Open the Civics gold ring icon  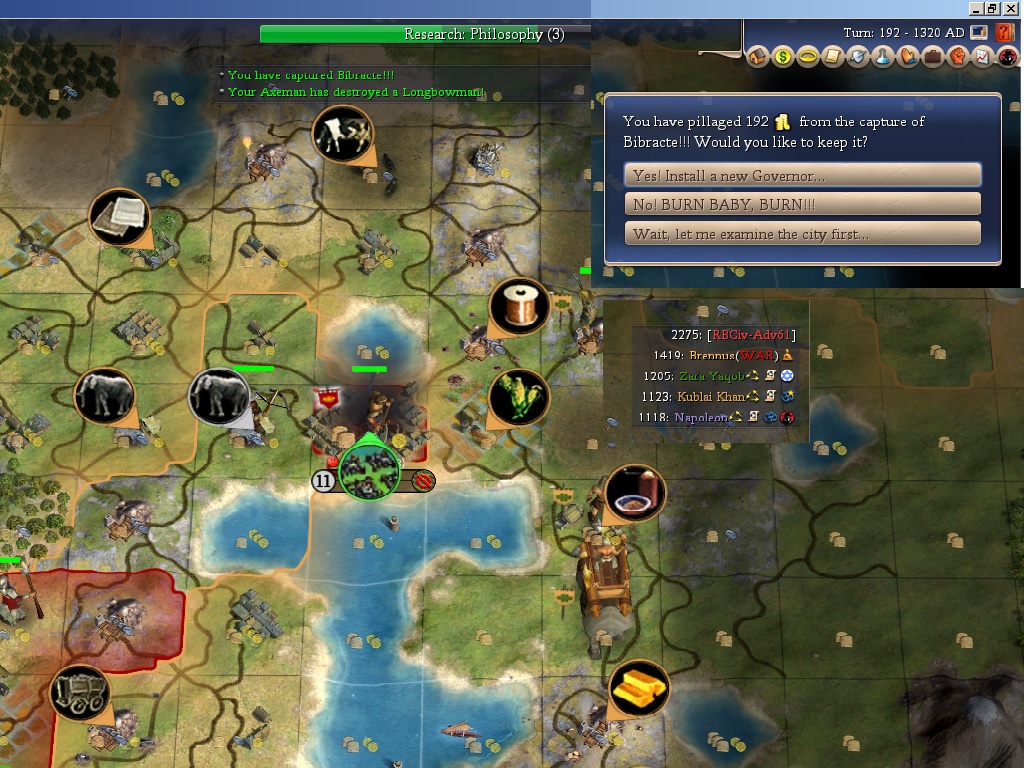808,58
